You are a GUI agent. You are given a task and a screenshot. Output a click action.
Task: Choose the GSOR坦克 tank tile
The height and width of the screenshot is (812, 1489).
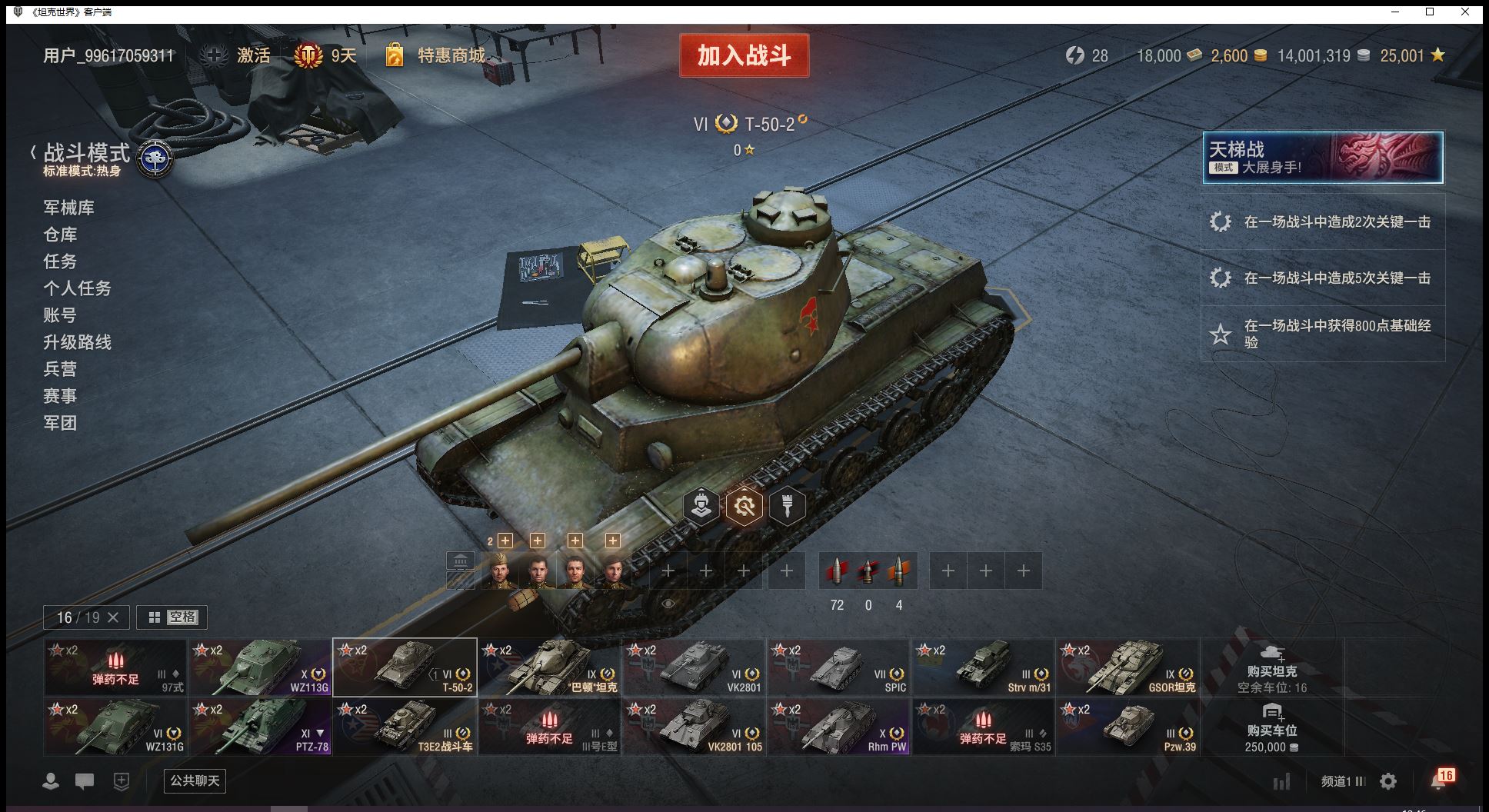[1128, 667]
